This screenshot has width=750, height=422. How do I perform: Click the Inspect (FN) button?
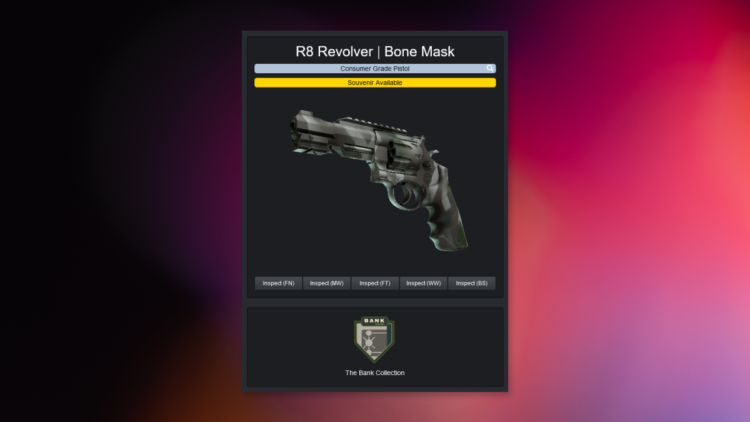(278, 283)
